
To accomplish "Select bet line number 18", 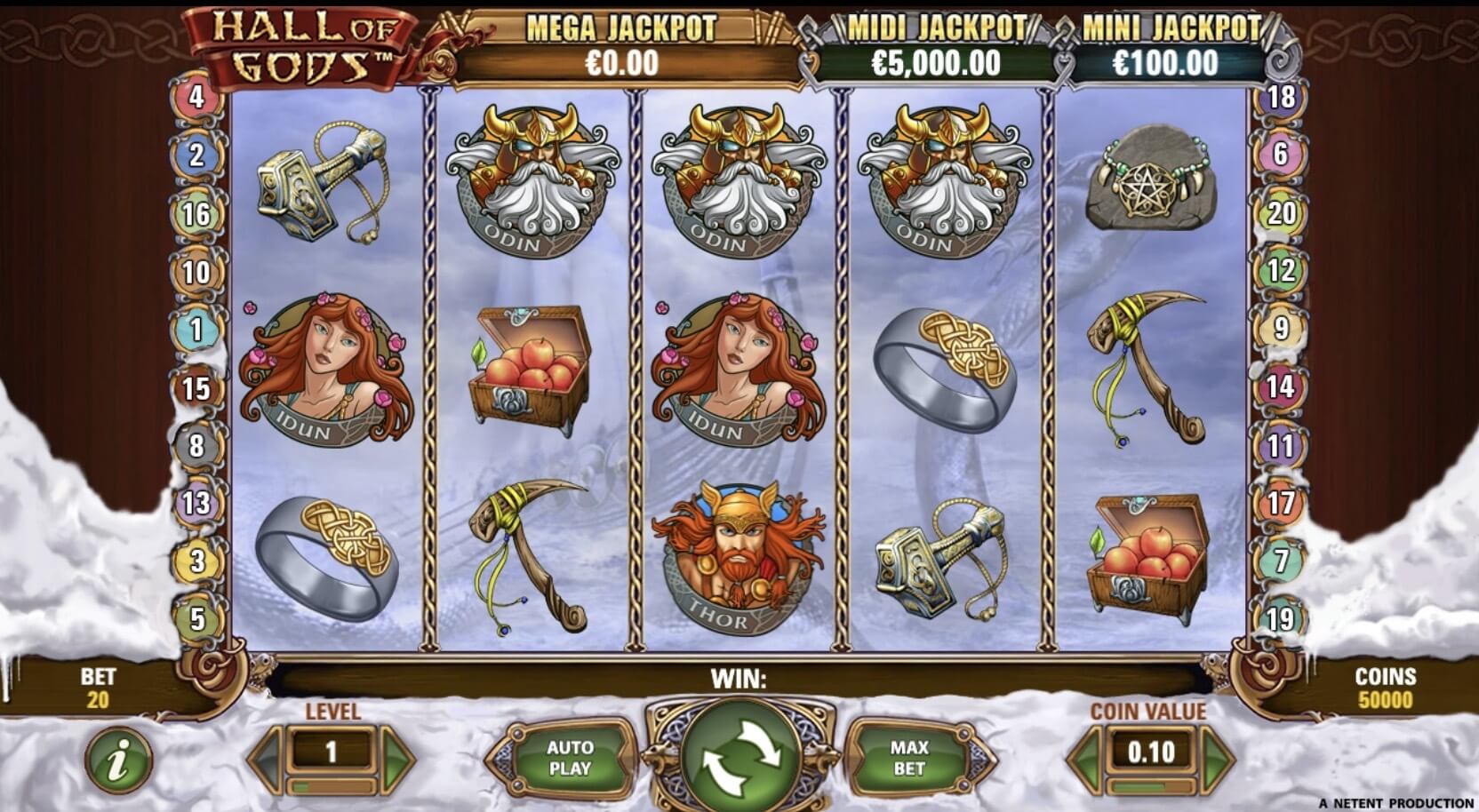I will point(1281,96).
